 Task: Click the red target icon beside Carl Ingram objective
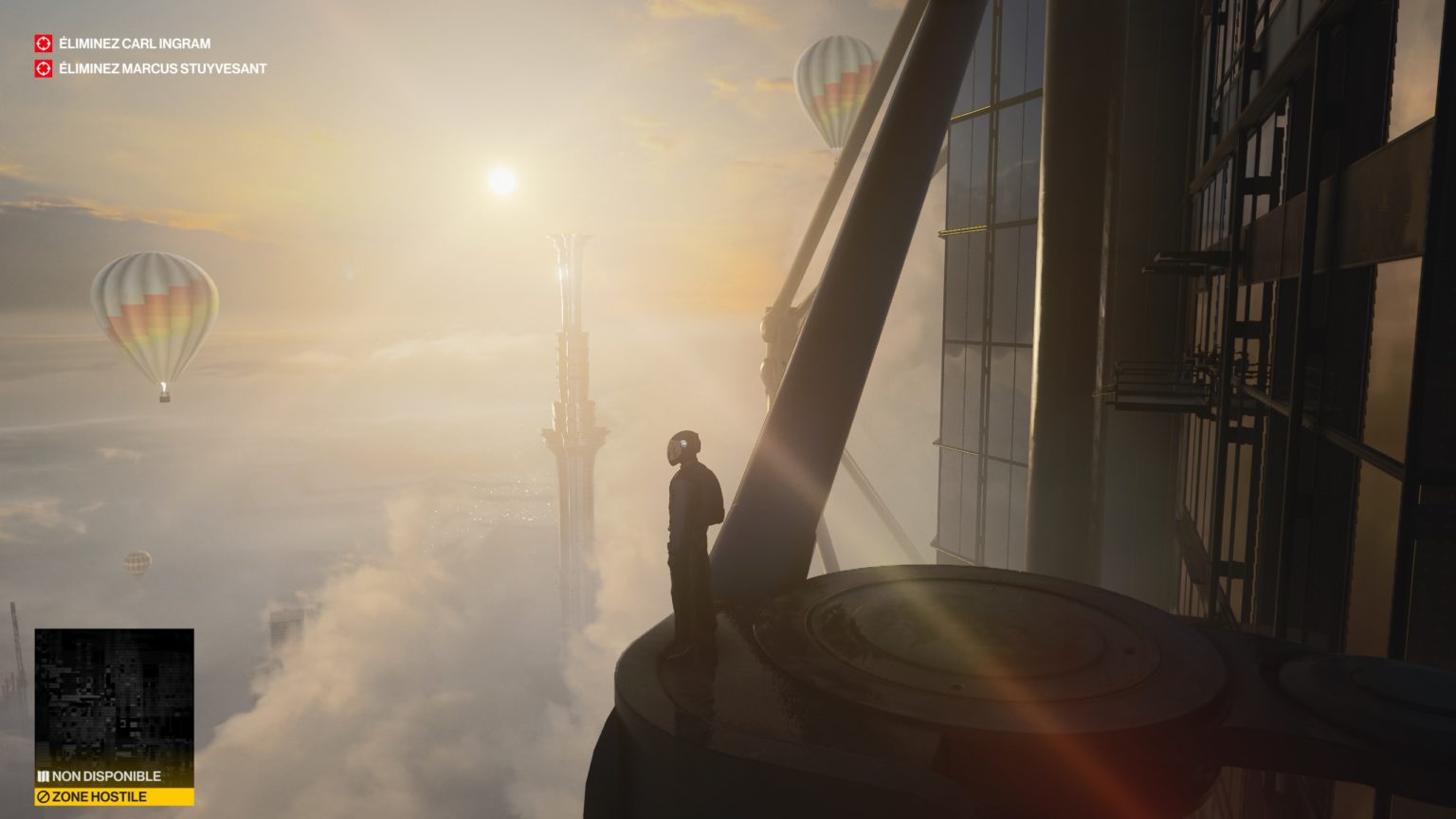pyautogui.click(x=41, y=42)
